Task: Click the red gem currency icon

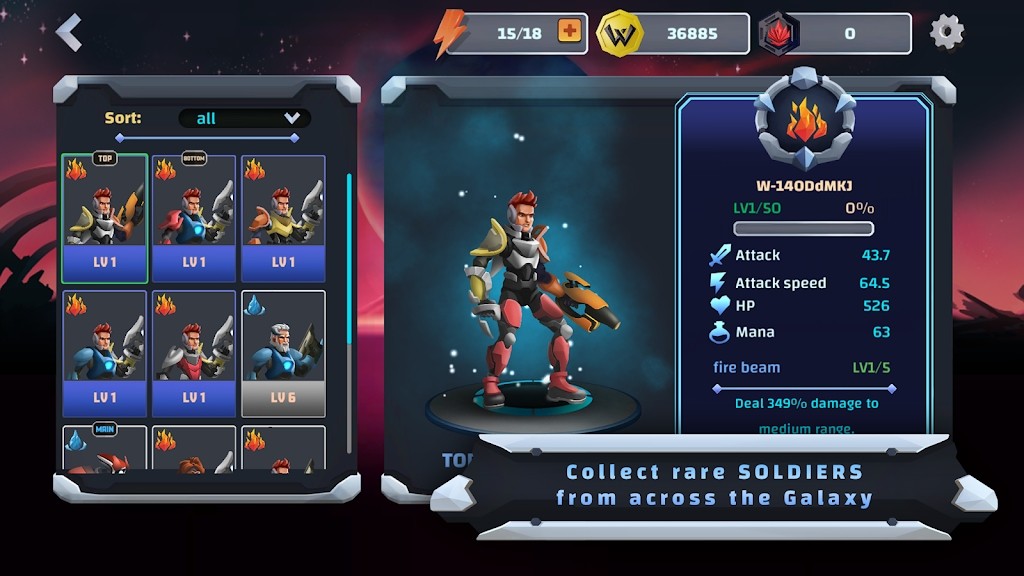Action: [779, 33]
